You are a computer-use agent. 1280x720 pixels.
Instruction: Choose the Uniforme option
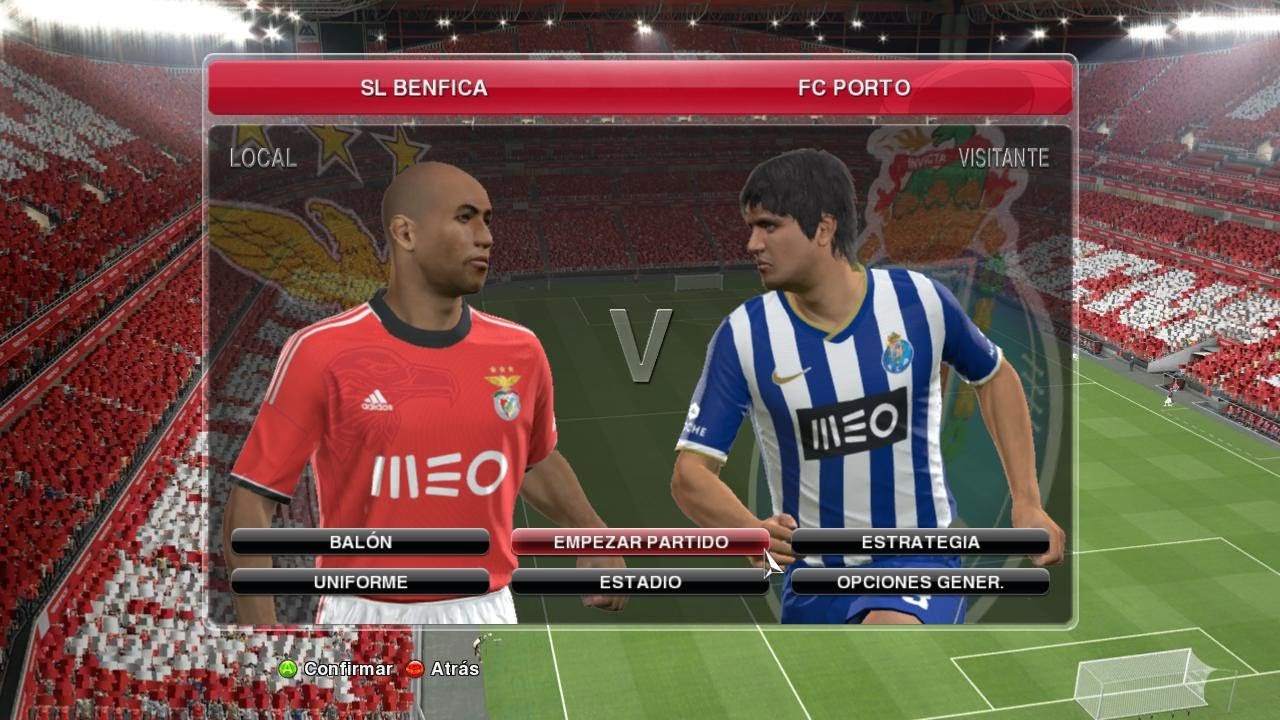(x=360, y=582)
